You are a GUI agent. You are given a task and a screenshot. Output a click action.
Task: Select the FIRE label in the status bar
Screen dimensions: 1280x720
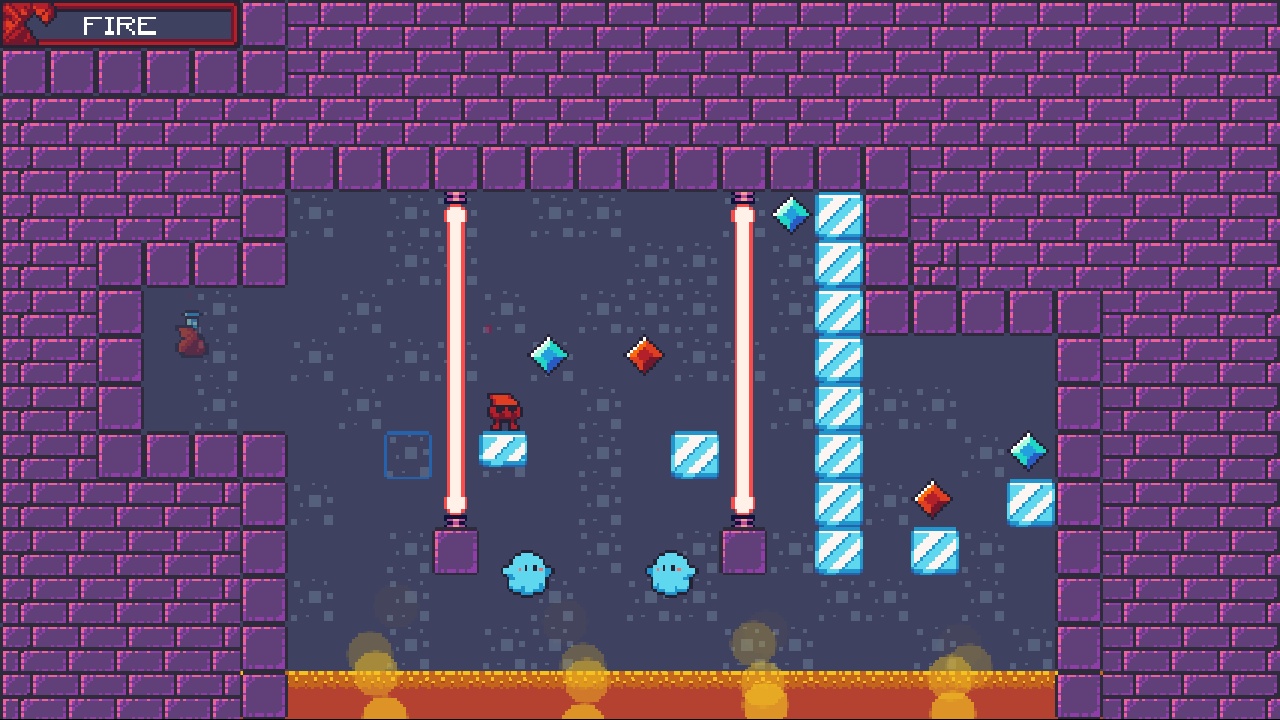[118, 27]
